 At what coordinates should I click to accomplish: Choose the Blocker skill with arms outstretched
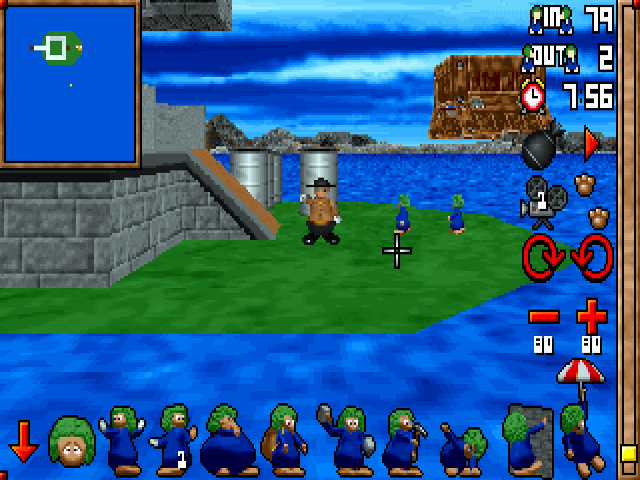tap(123, 439)
